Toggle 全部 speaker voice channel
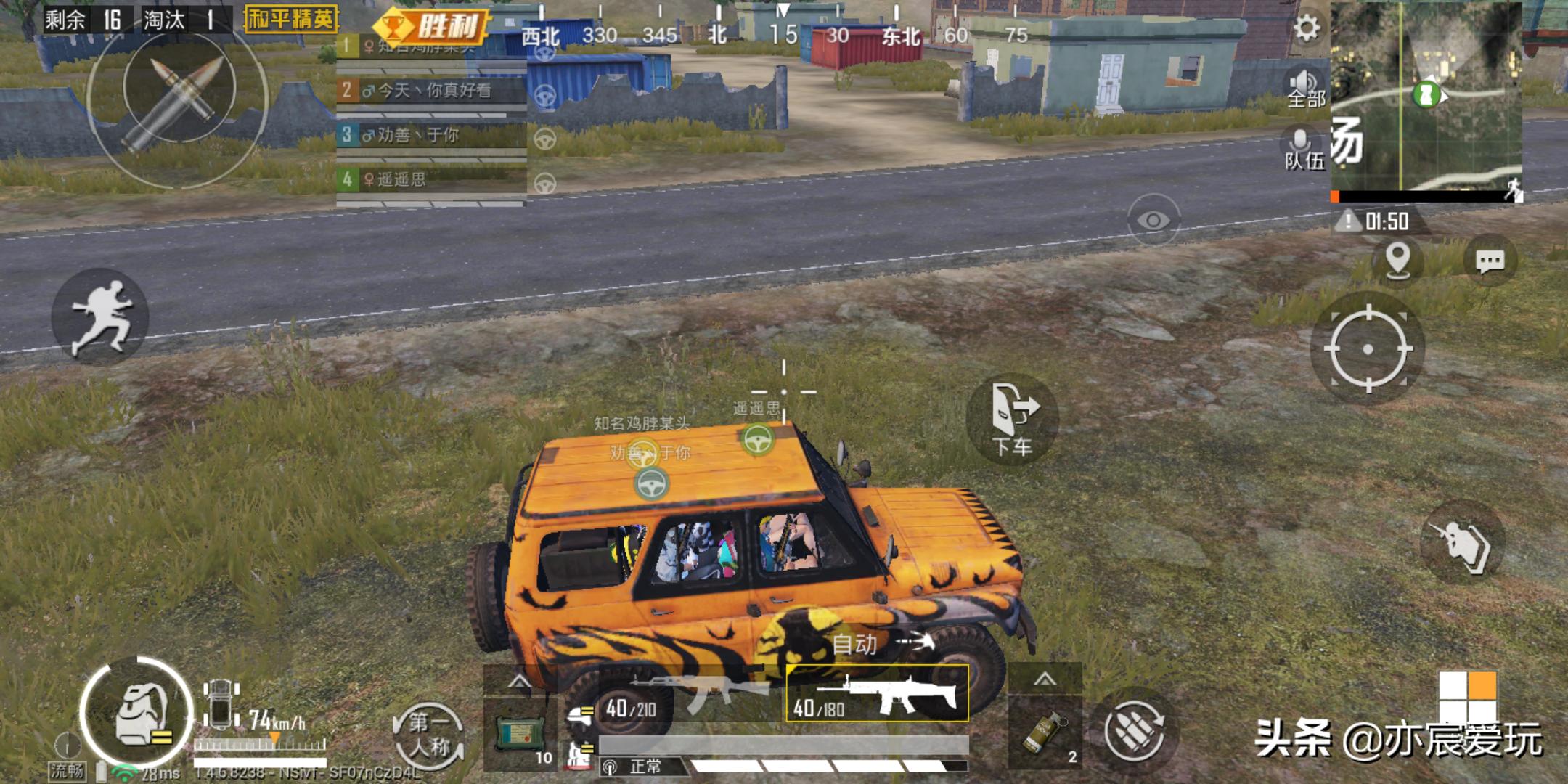The height and width of the screenshot is (784, 1568). click(1305, 88)
